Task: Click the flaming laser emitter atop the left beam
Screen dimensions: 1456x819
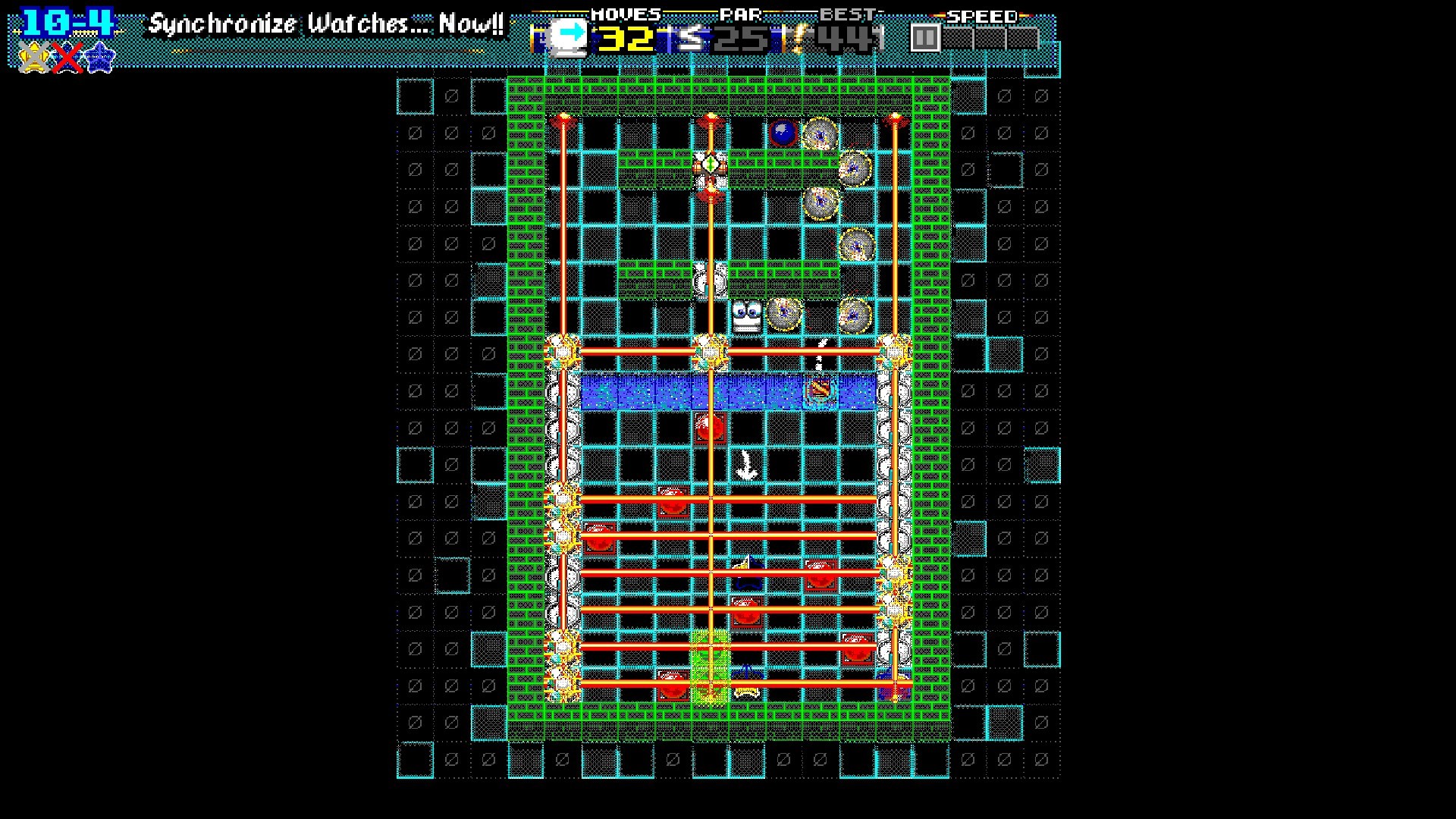Action: point(563,118)
